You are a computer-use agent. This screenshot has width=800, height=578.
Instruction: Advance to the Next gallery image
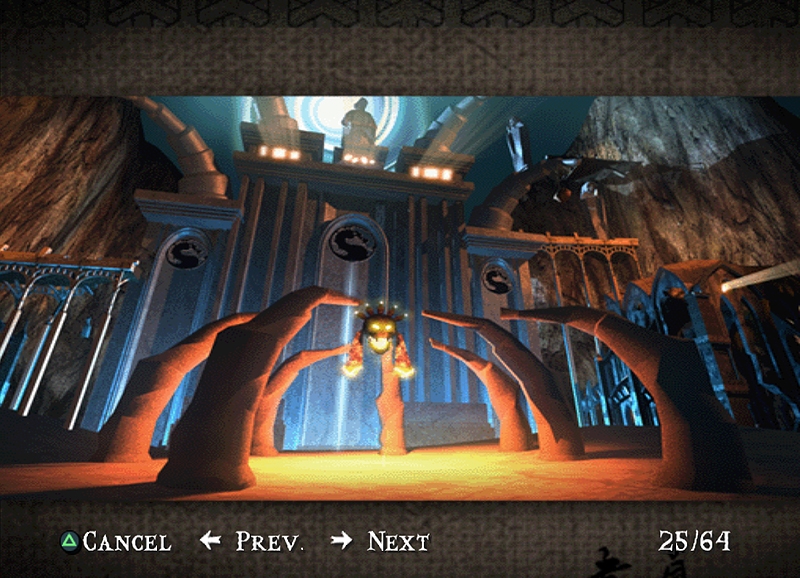(382, 542)
